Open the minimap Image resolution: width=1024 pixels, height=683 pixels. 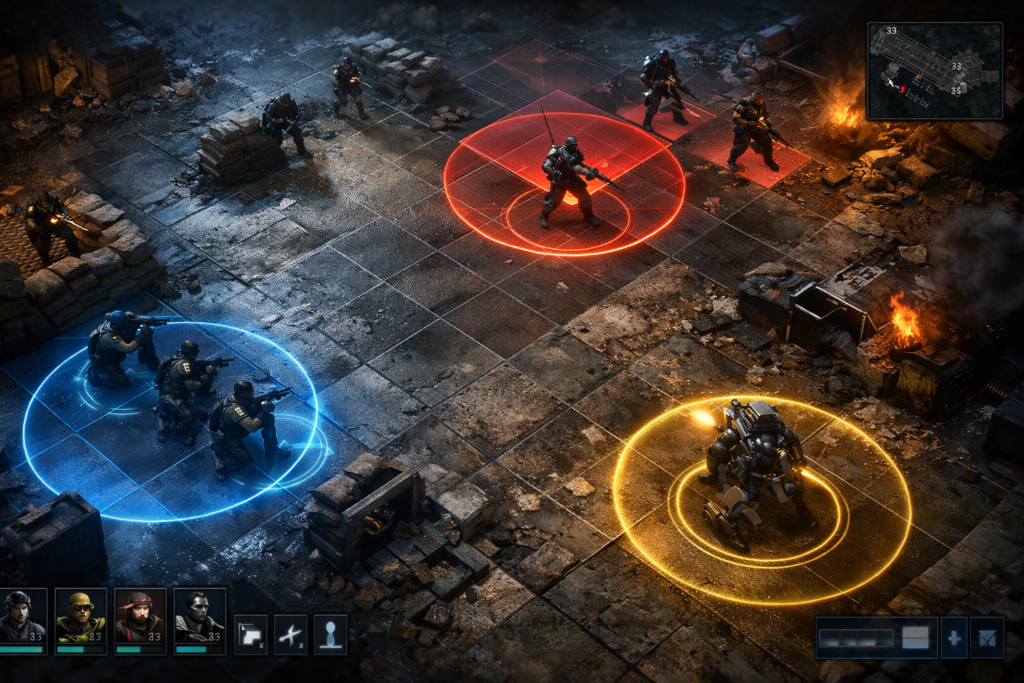(x=934, y=71)
